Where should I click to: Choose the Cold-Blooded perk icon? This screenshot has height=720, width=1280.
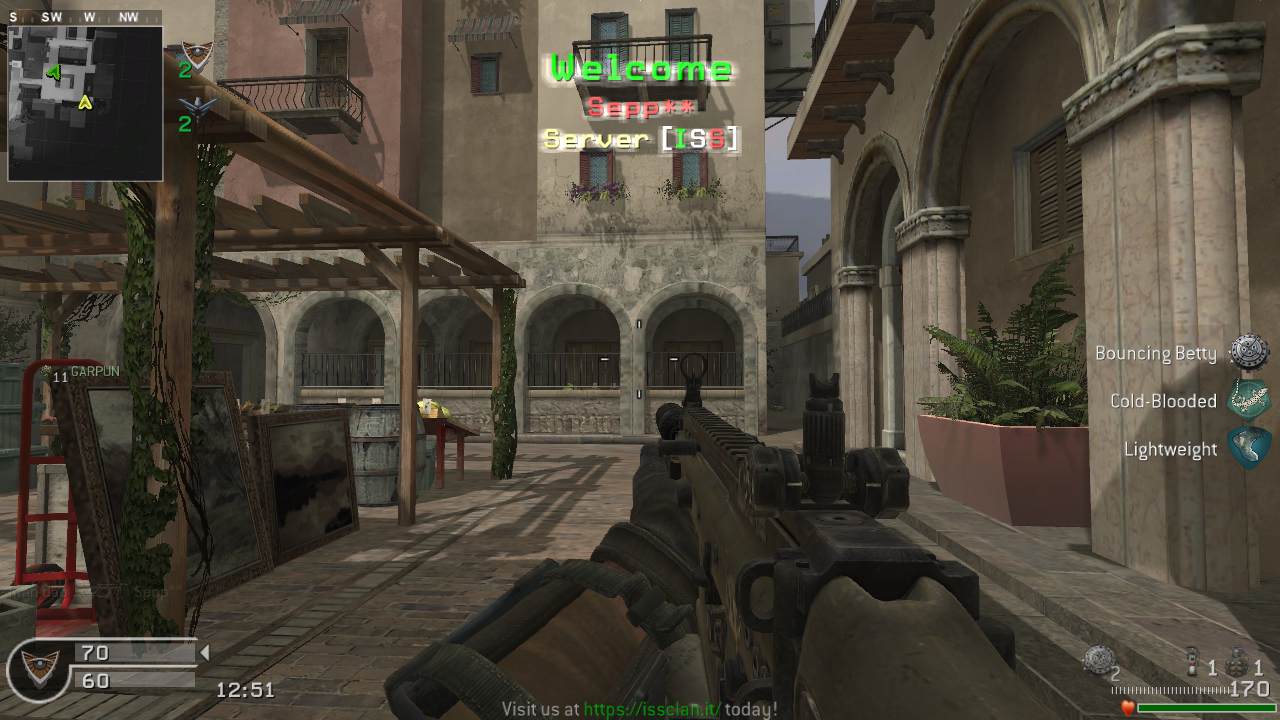click(1249, 400)
